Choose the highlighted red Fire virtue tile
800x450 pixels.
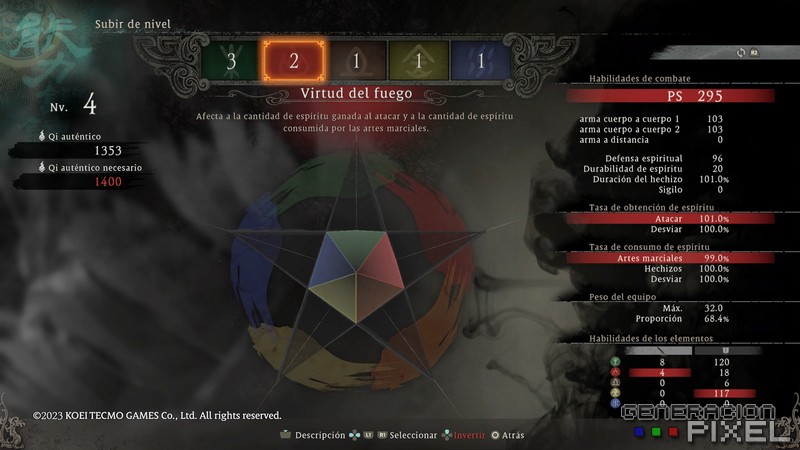[x=294, y=60]
